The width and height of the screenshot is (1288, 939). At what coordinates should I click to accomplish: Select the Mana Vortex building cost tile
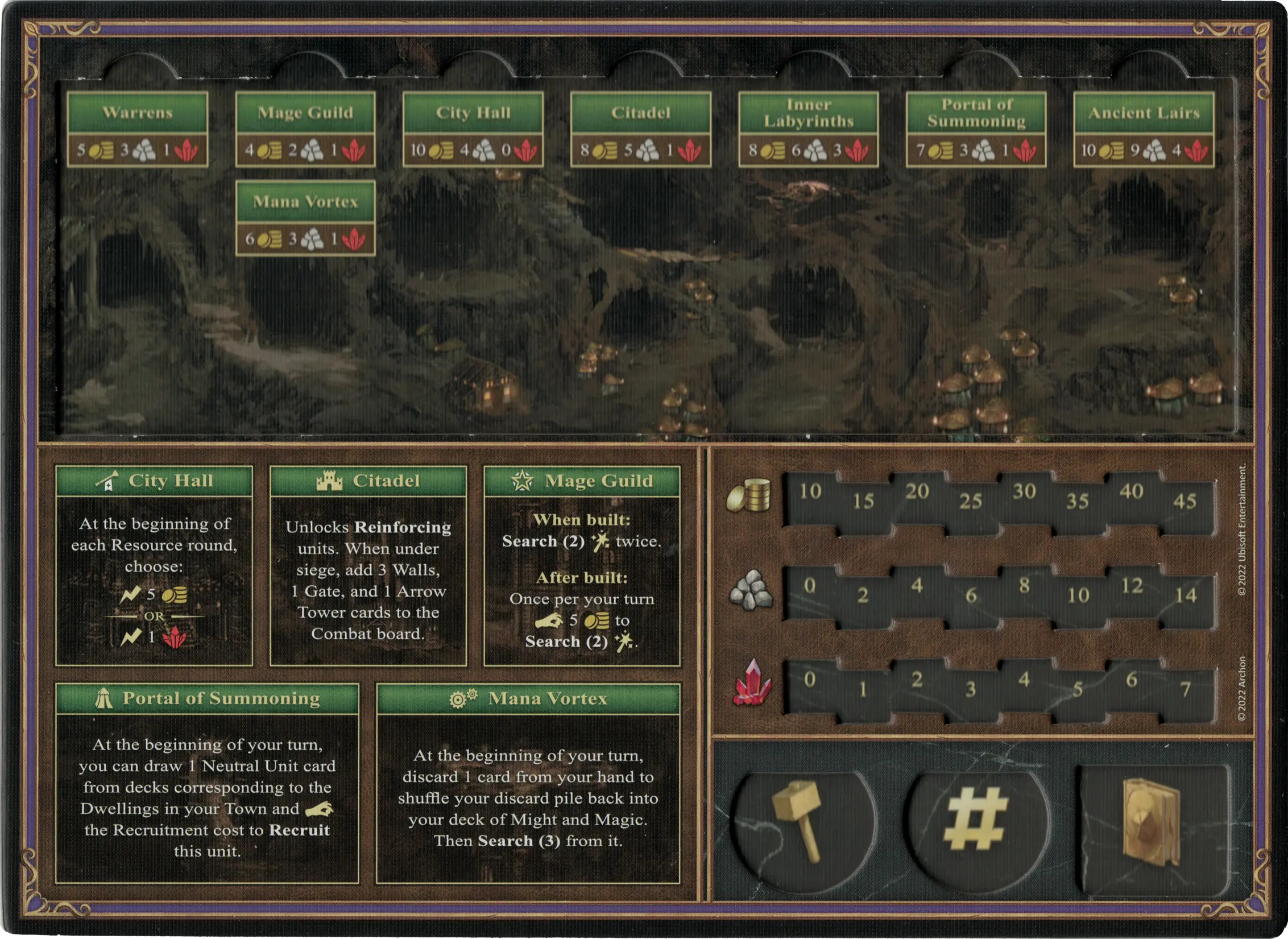point(305,218)
